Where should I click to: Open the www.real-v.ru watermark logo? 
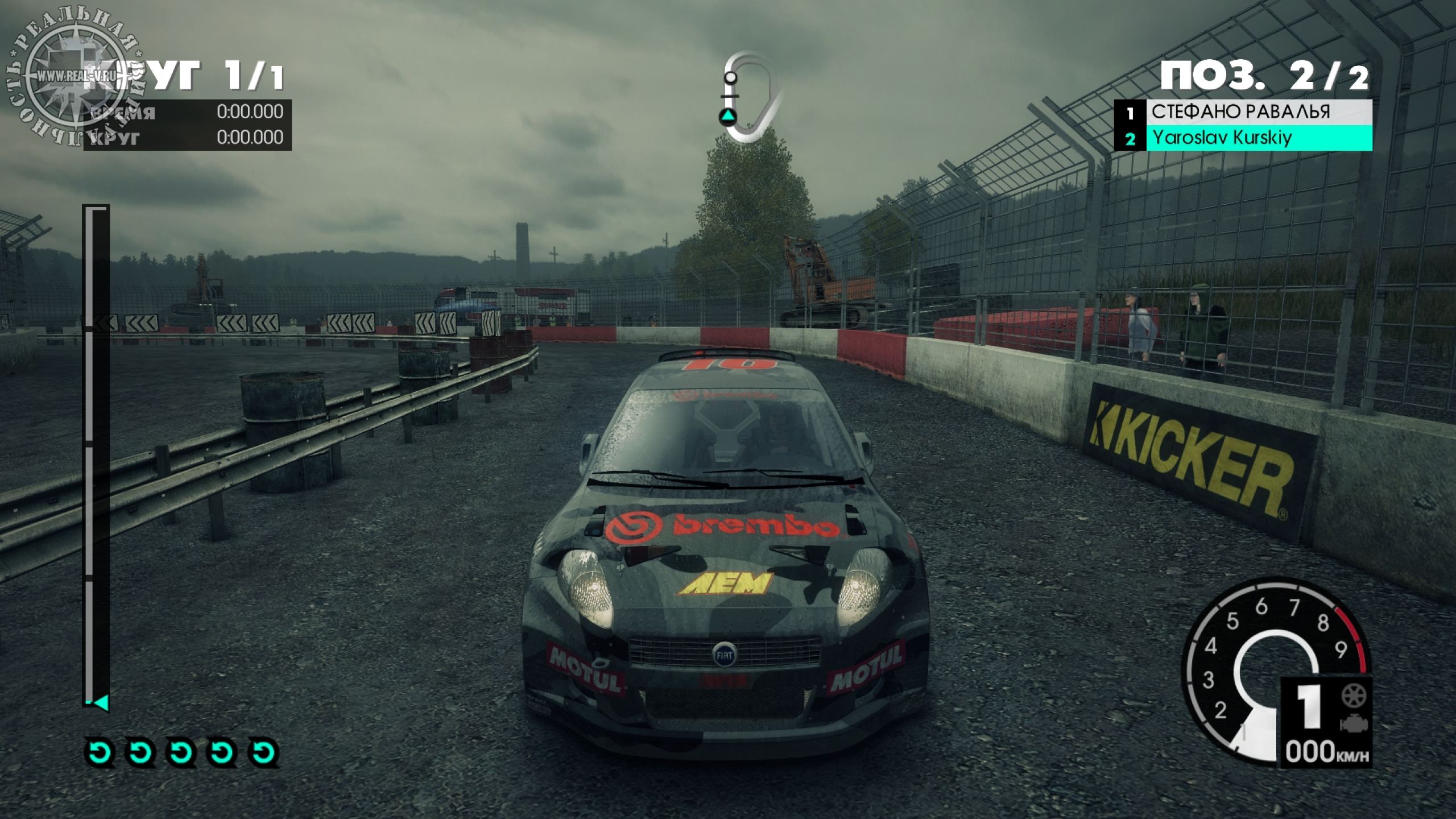point(71,77)
